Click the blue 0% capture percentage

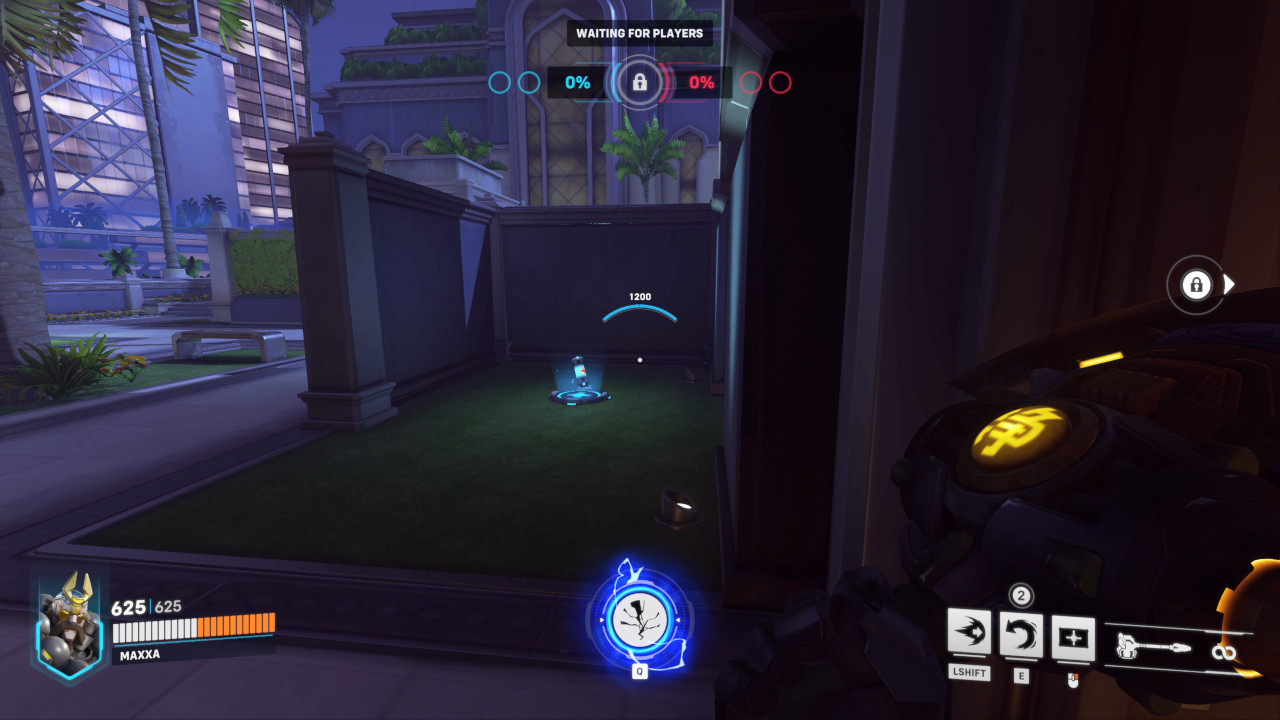576,83
